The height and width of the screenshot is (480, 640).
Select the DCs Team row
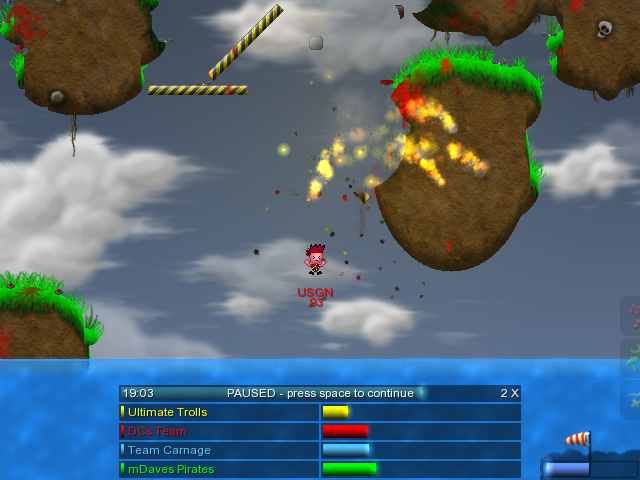pyautogui.click(x=219, y=431)
